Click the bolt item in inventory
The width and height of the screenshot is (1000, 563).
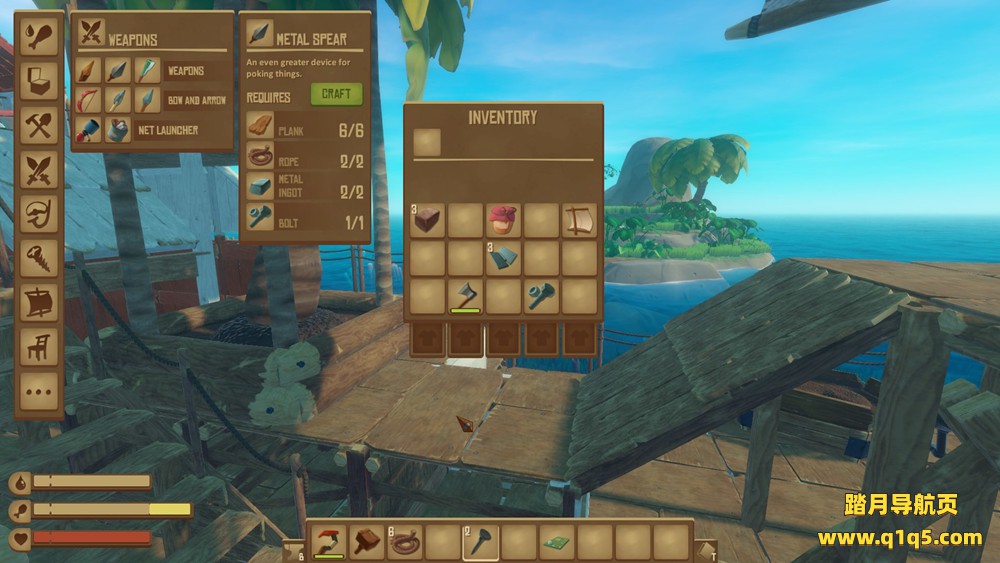(540, 296)
